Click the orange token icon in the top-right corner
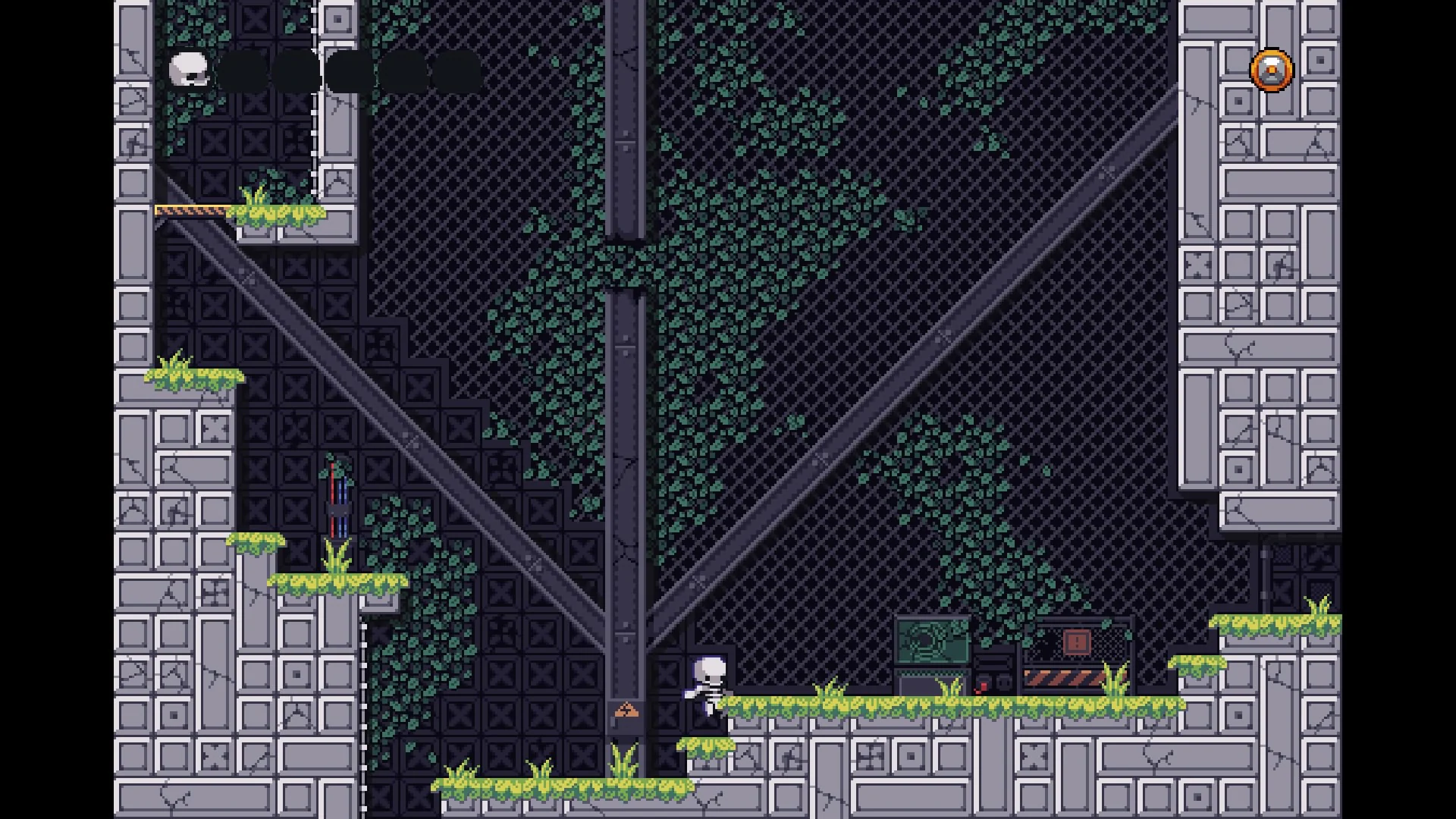Viewport: 1456px width, 819px height. [1270, 71]
